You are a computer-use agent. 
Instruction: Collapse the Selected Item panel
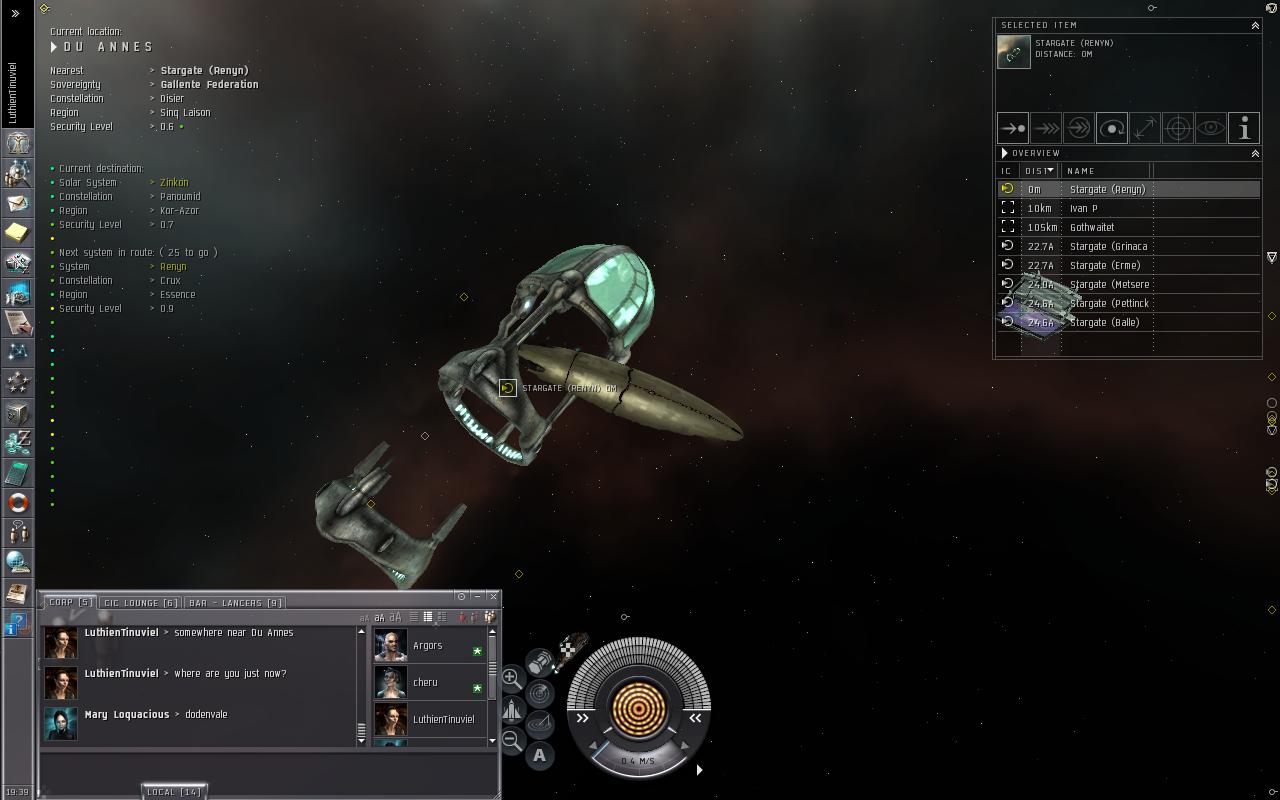click(1255, 26)
